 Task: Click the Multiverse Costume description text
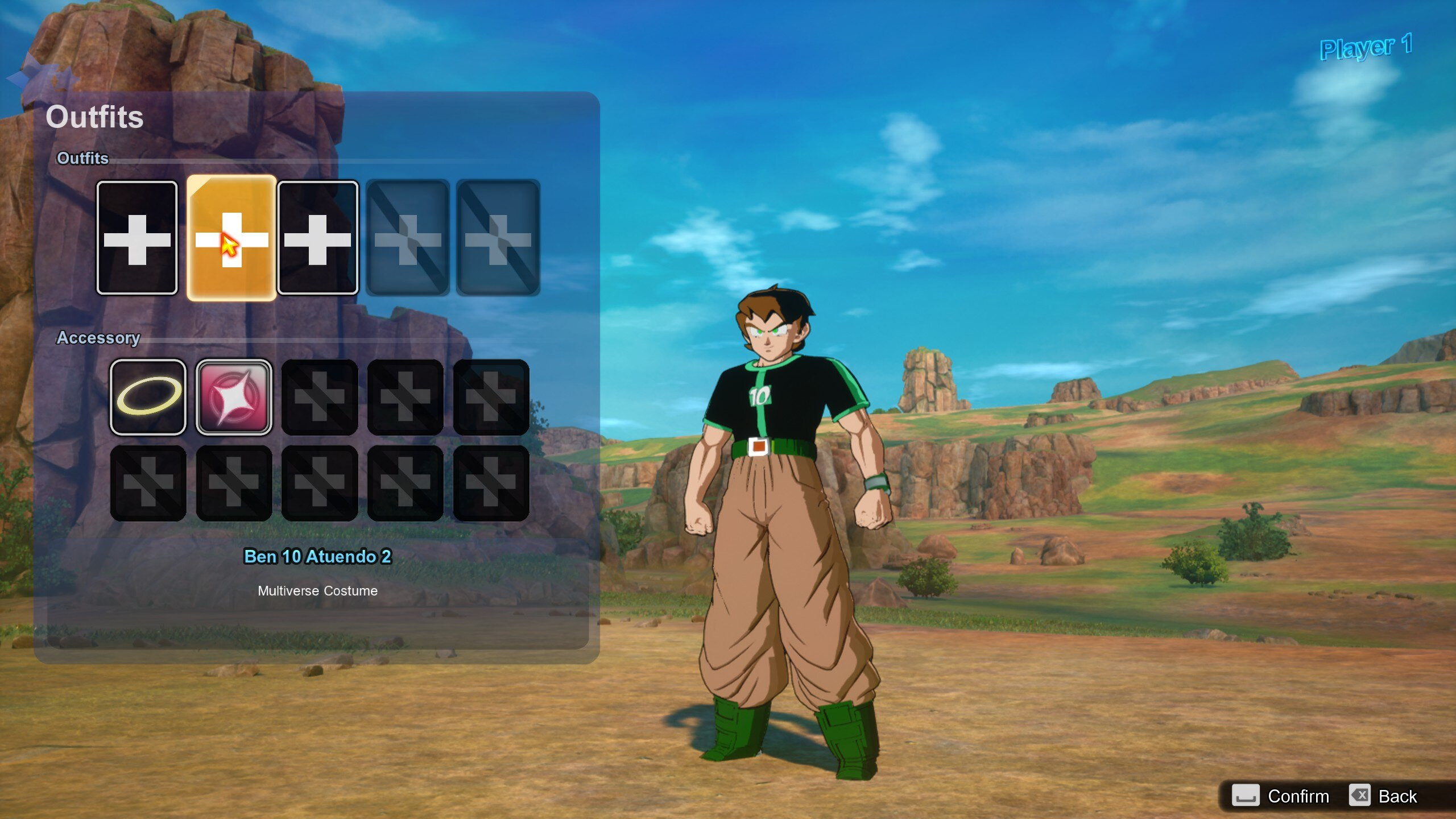[x=317, y=590]
